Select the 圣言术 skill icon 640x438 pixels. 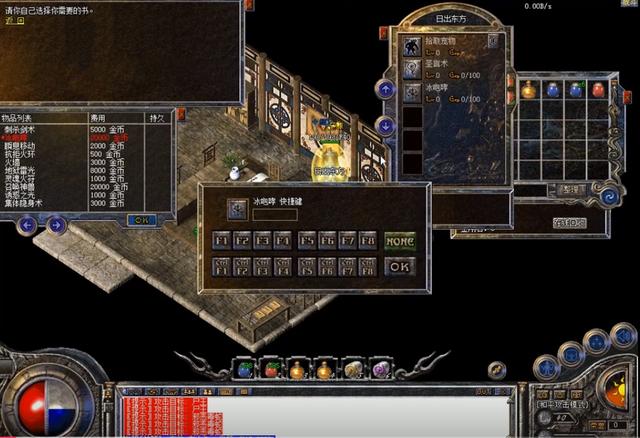[x=411, y=69]
